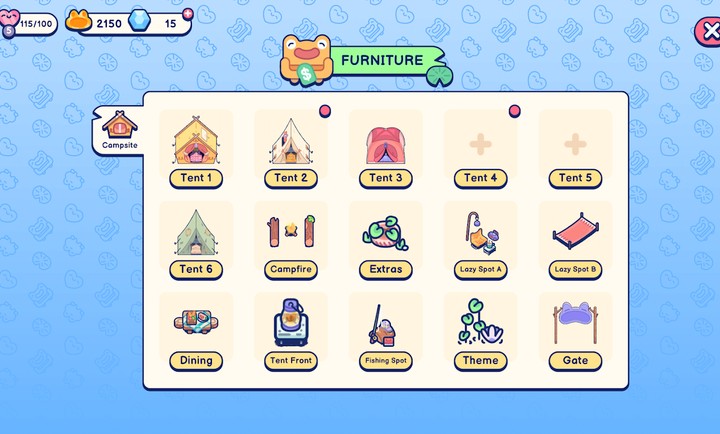
Task: Open the Fishing Spot category
Action: click(x=386, y=331)
